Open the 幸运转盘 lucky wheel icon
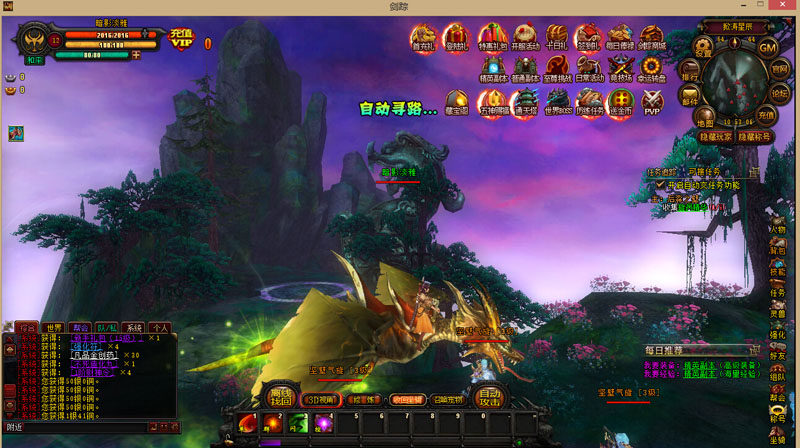This screenshot has width=800, height=448. point(653,71)
